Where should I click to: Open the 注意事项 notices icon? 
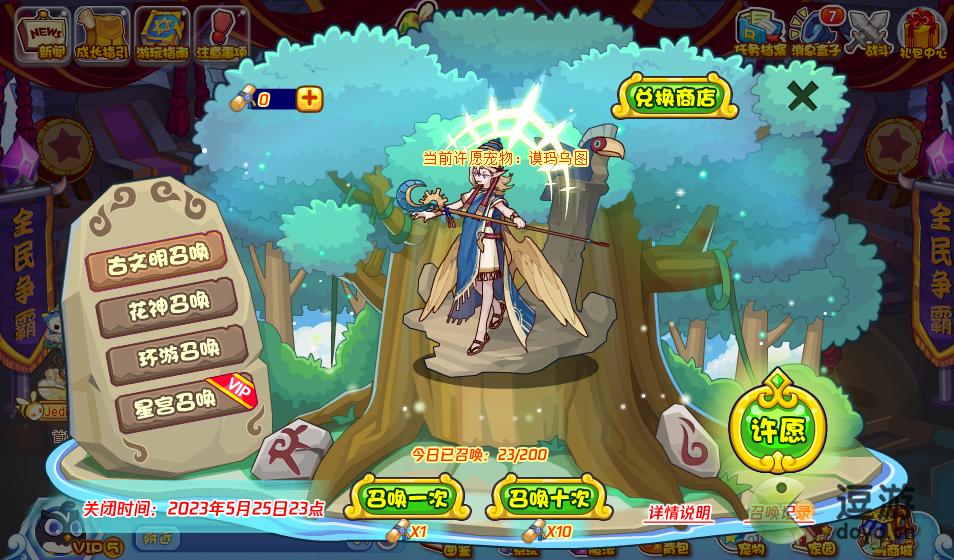(x=221, y=33)
